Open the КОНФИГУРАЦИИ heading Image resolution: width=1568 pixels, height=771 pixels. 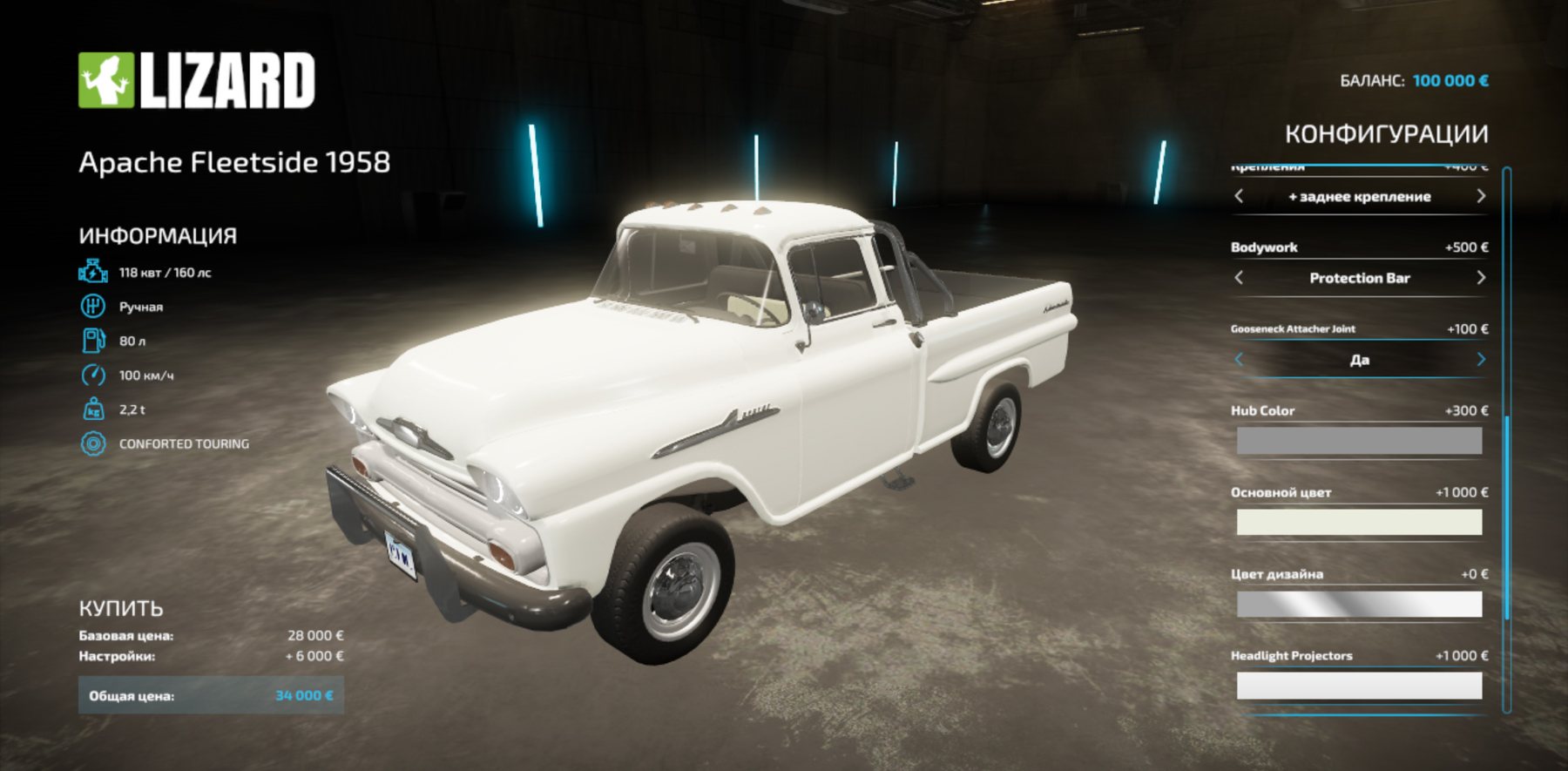click(1387, 132)
